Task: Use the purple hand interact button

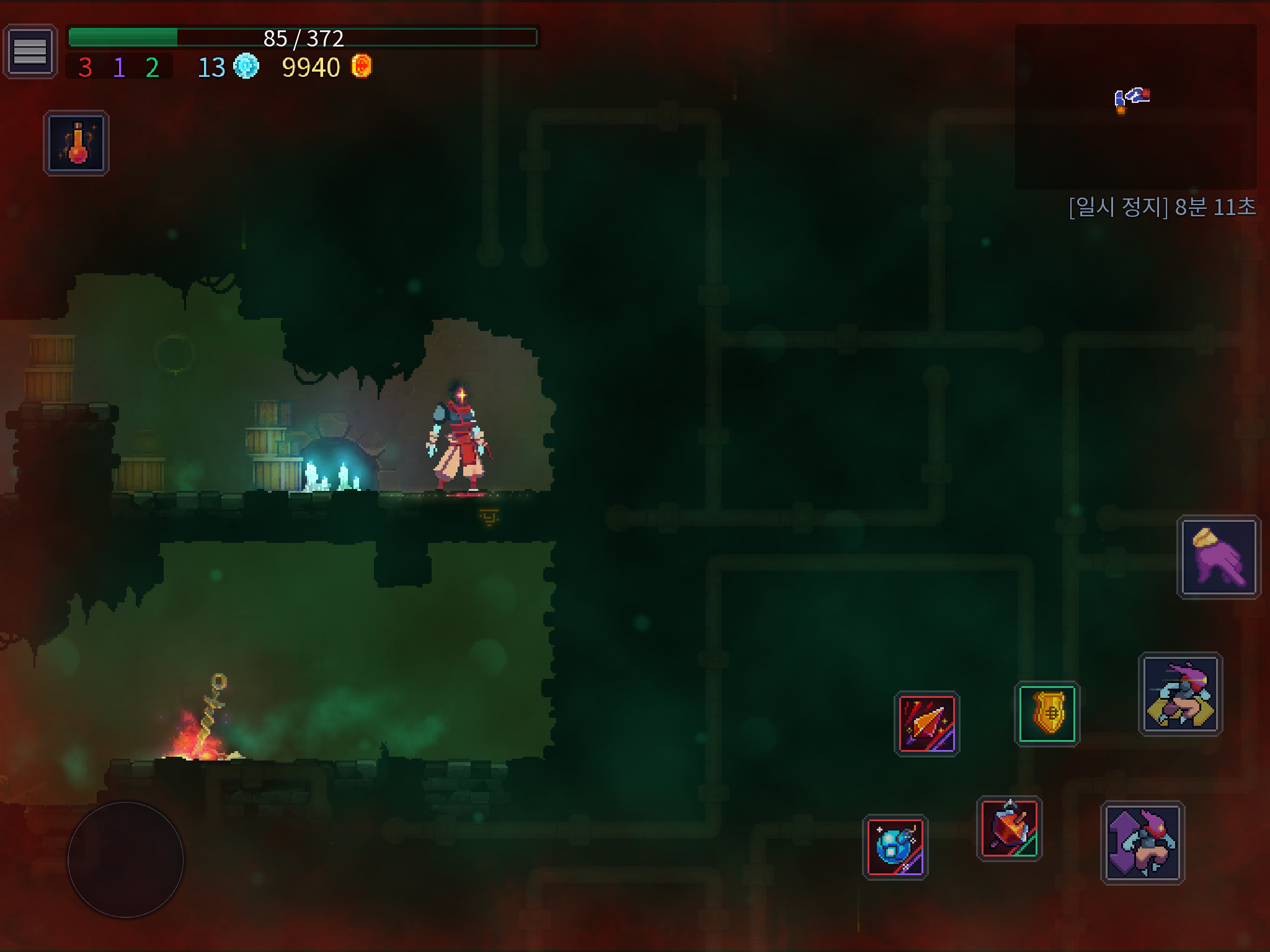Action: click(1219, 557)
